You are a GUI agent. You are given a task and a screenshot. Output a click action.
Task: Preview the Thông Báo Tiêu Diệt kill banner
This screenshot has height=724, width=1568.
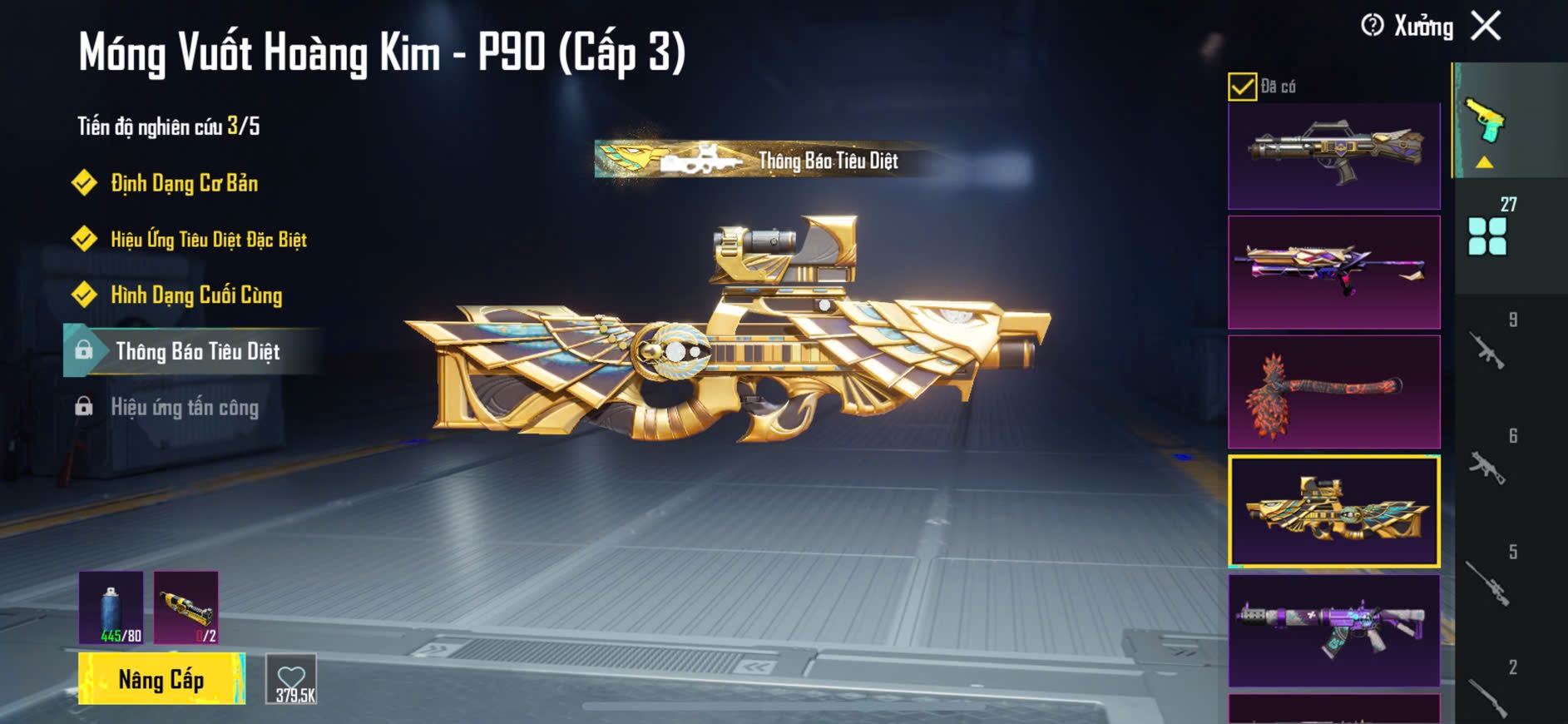point(765,160)
